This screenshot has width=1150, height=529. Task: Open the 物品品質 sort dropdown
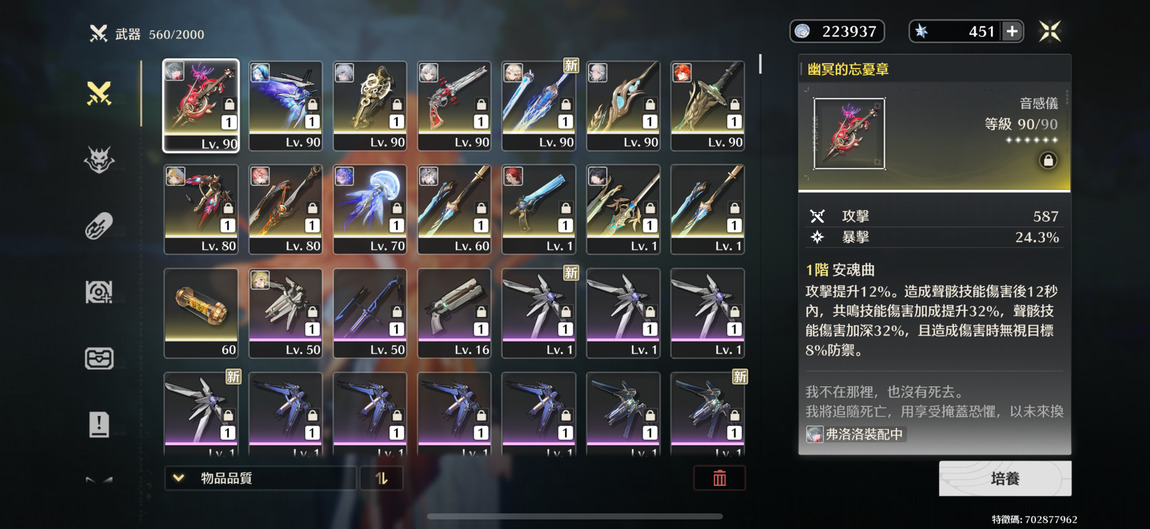click(x=259, y=478)
